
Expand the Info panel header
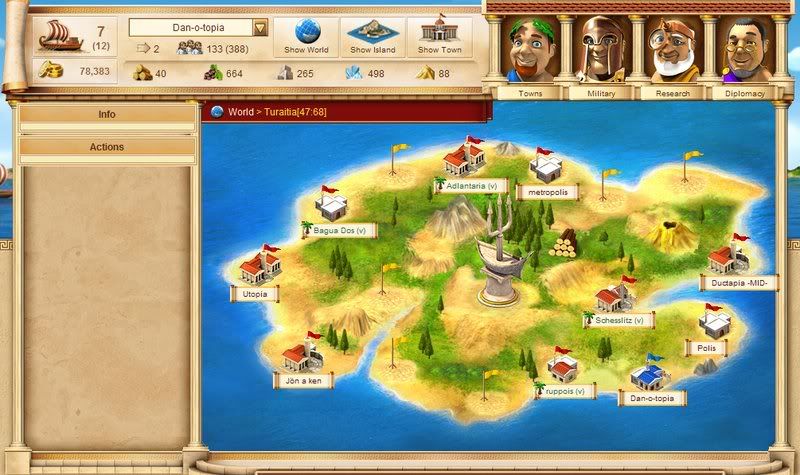(107, 115)
